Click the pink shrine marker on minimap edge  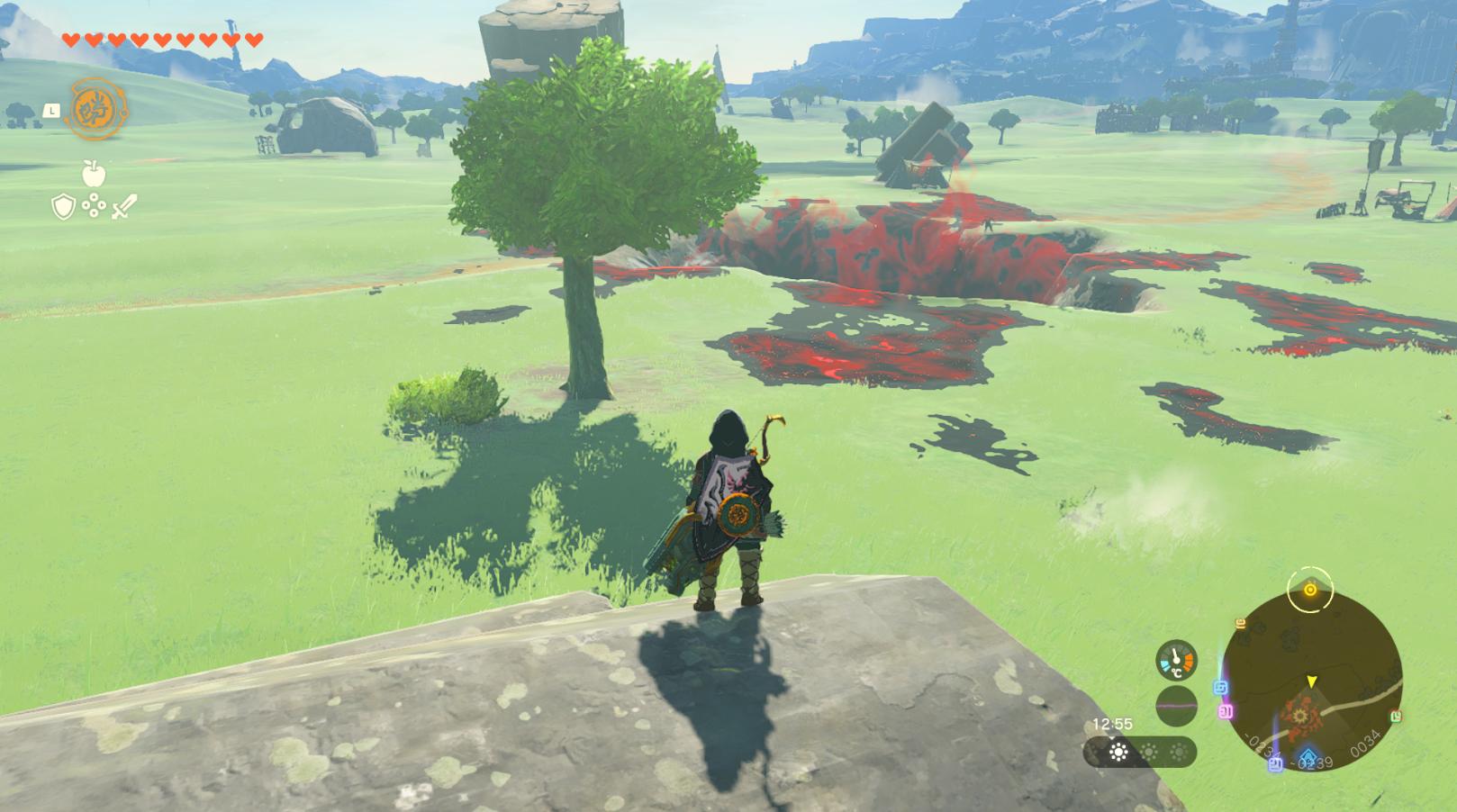pyautogui.click(x=1226, y=712)
